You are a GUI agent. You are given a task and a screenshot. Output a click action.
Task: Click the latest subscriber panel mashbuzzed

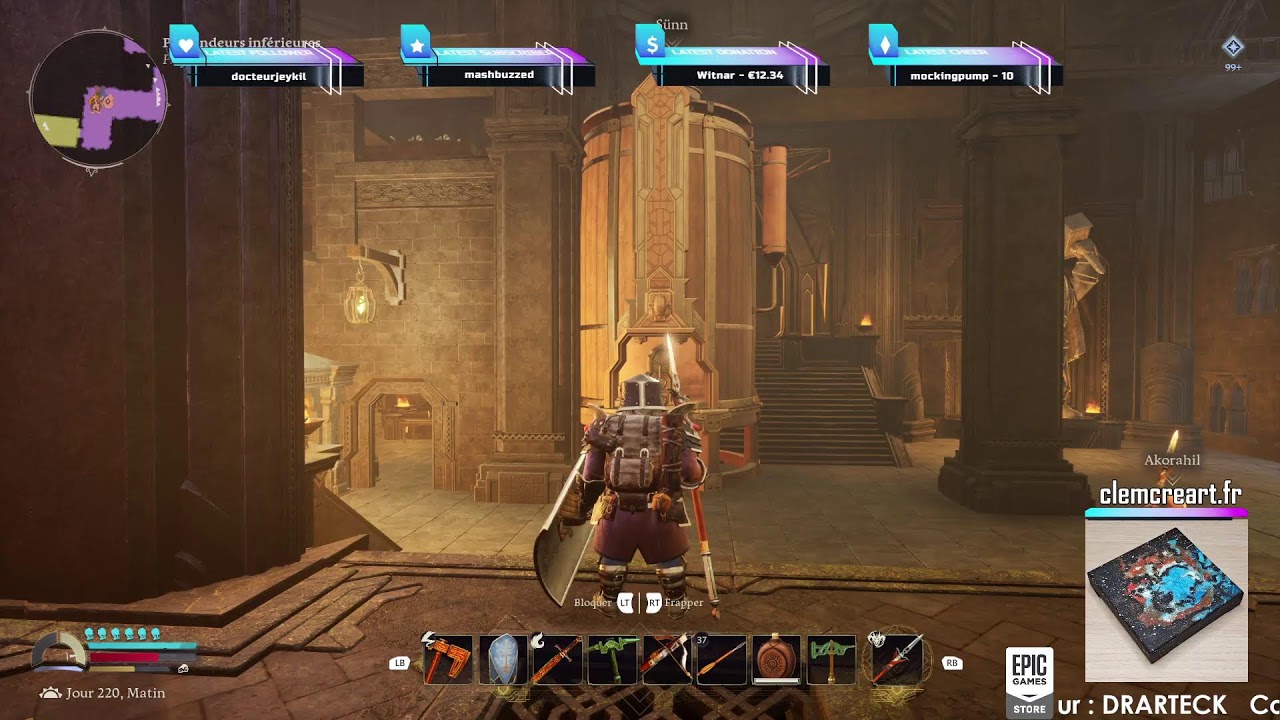point(499,74)
